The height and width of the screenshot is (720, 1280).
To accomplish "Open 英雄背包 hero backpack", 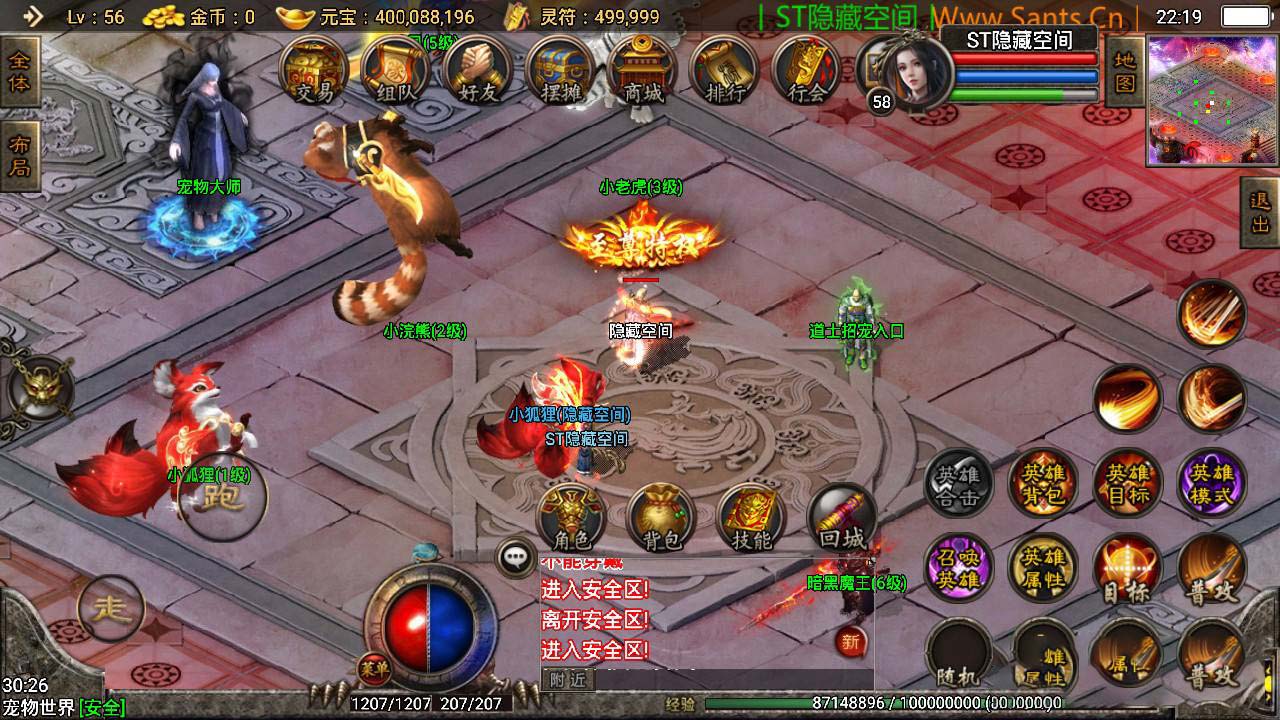I will pyautogui.click(x=1042, y=484).
